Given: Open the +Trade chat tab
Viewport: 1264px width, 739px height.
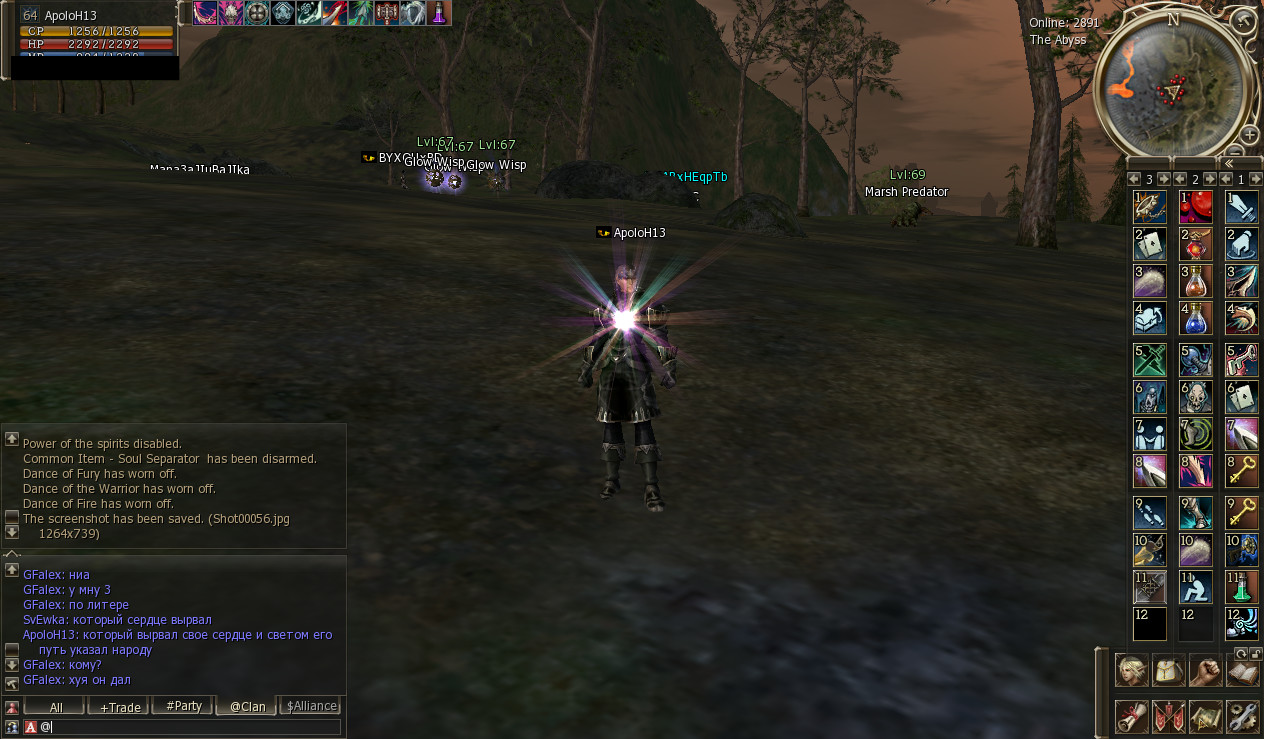Looking at the screenshot, I should [x=118, y=706].
